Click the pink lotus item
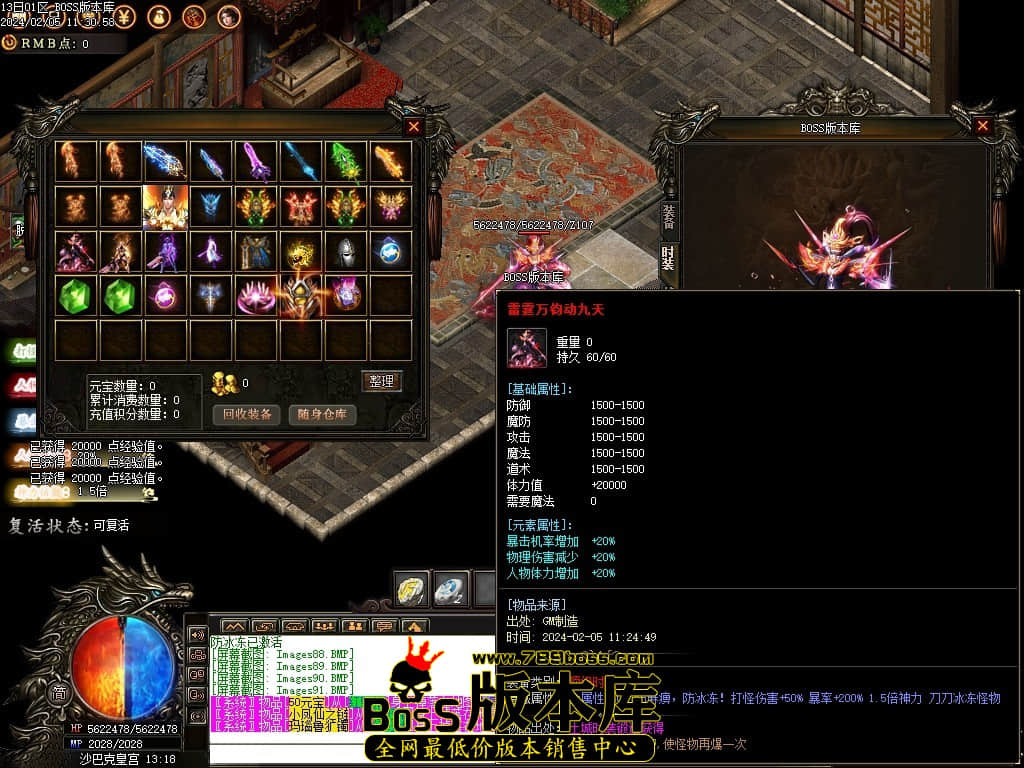 click(x=255, y=296)
